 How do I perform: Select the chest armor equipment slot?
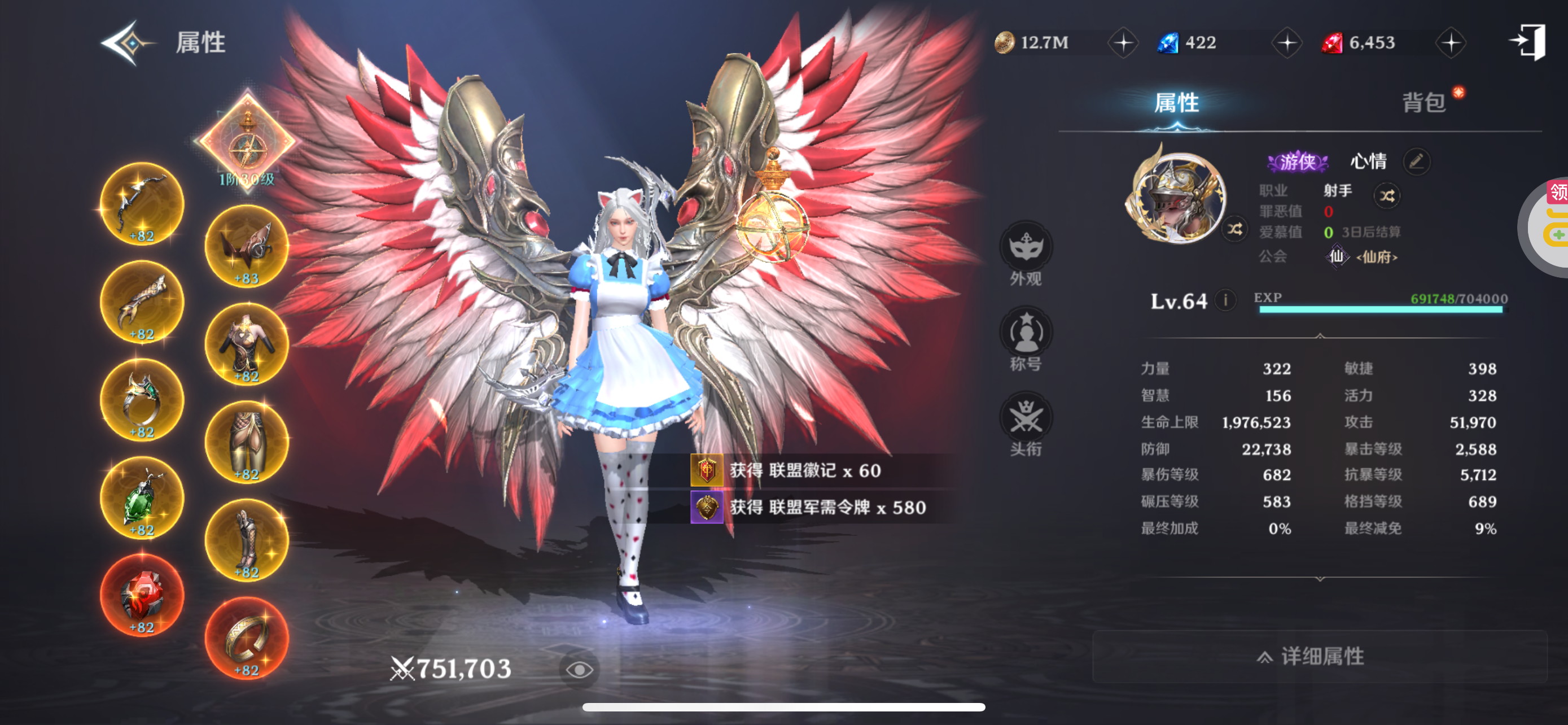247,344
